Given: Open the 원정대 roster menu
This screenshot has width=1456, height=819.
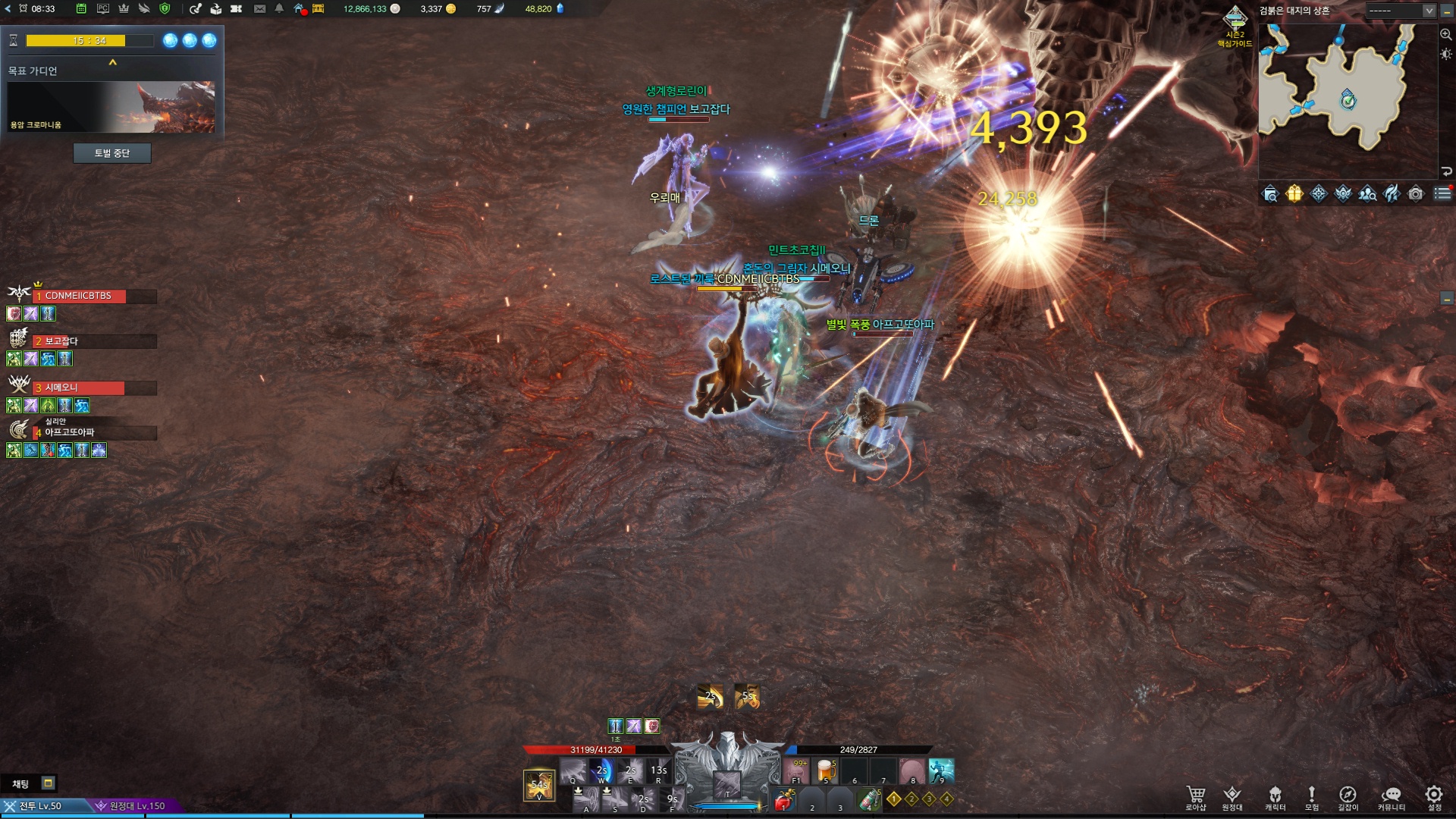Looking at the screenshot, I should (1232, 798).
